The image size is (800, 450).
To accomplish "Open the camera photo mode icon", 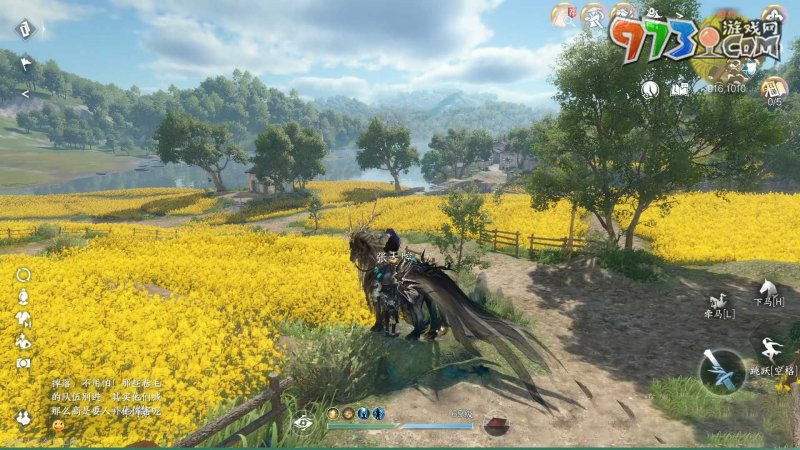I will coord(23,362).
